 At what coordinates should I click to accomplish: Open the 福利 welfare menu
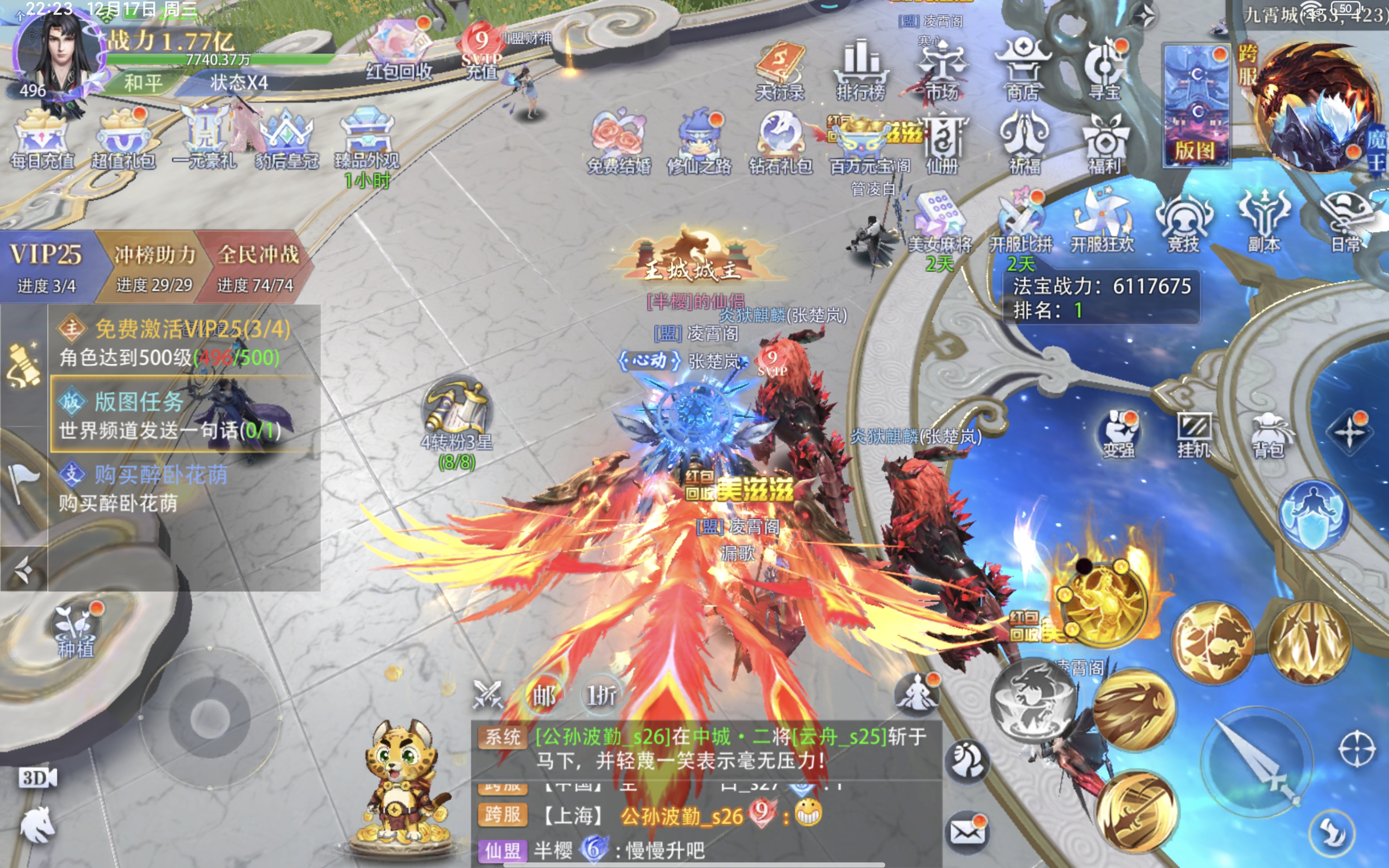1104,144
